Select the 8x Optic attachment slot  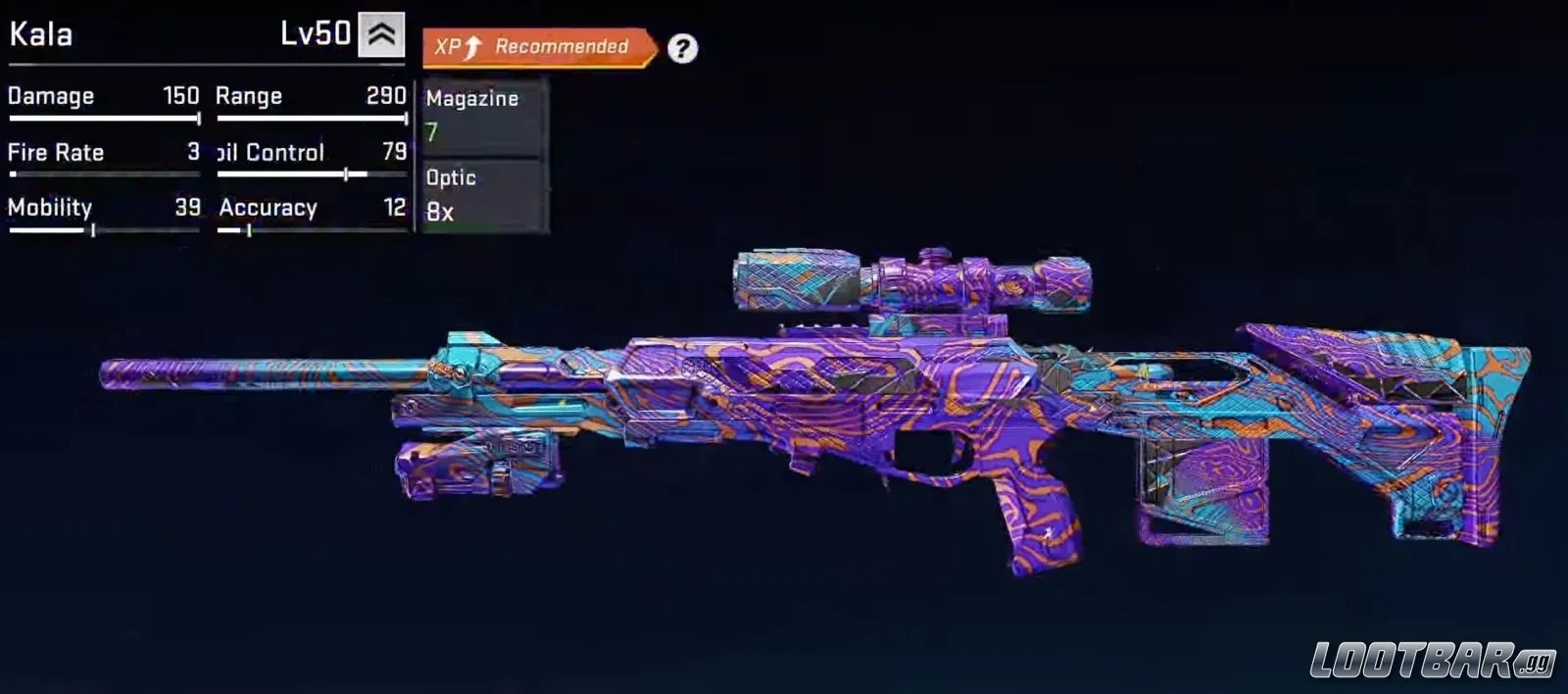(x=482, y=195)
